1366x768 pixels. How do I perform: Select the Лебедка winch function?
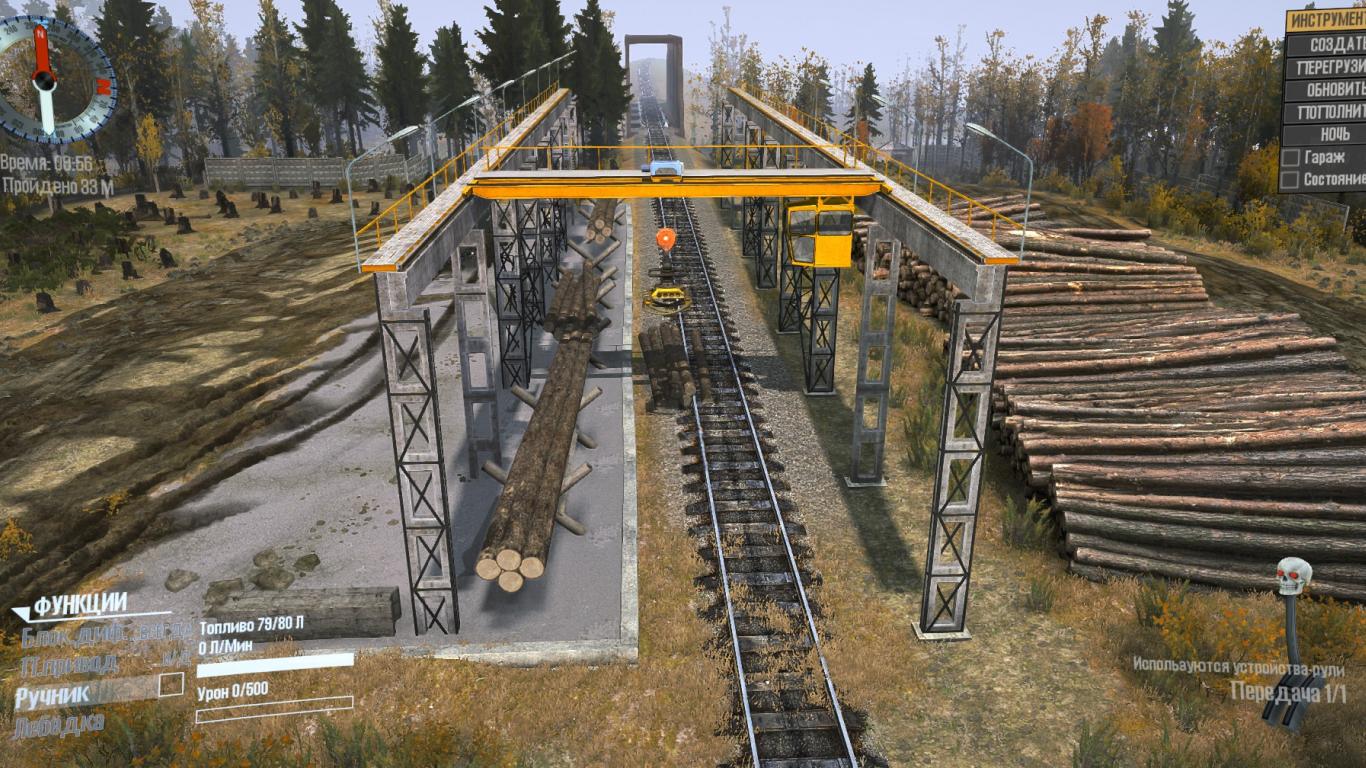click(58, 723)
